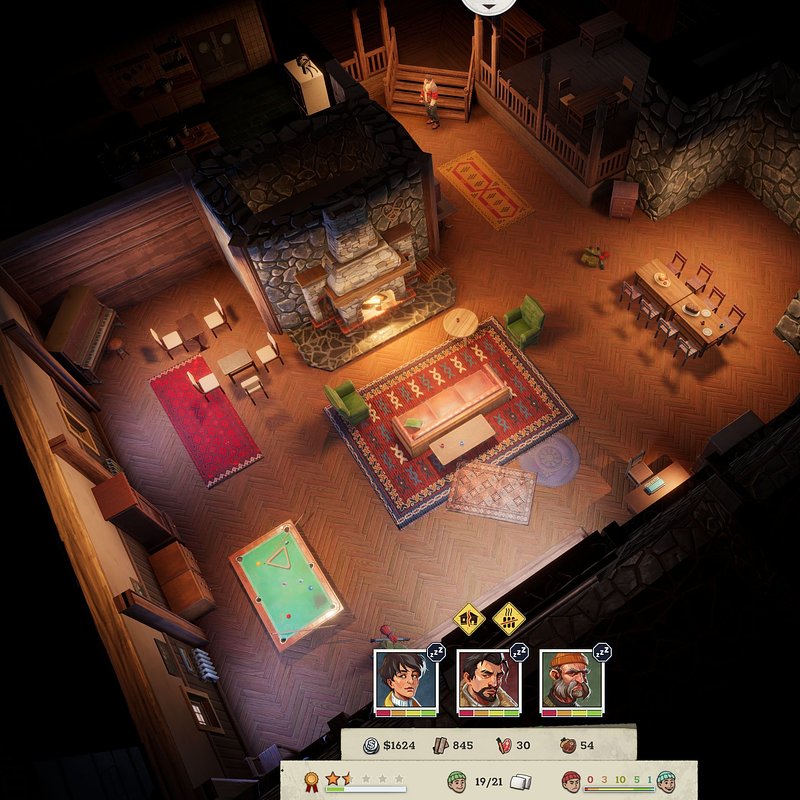Viewport: 800px width, 800px height.
Task: Click the guest capacity bed counter
Action: [488, 779]
